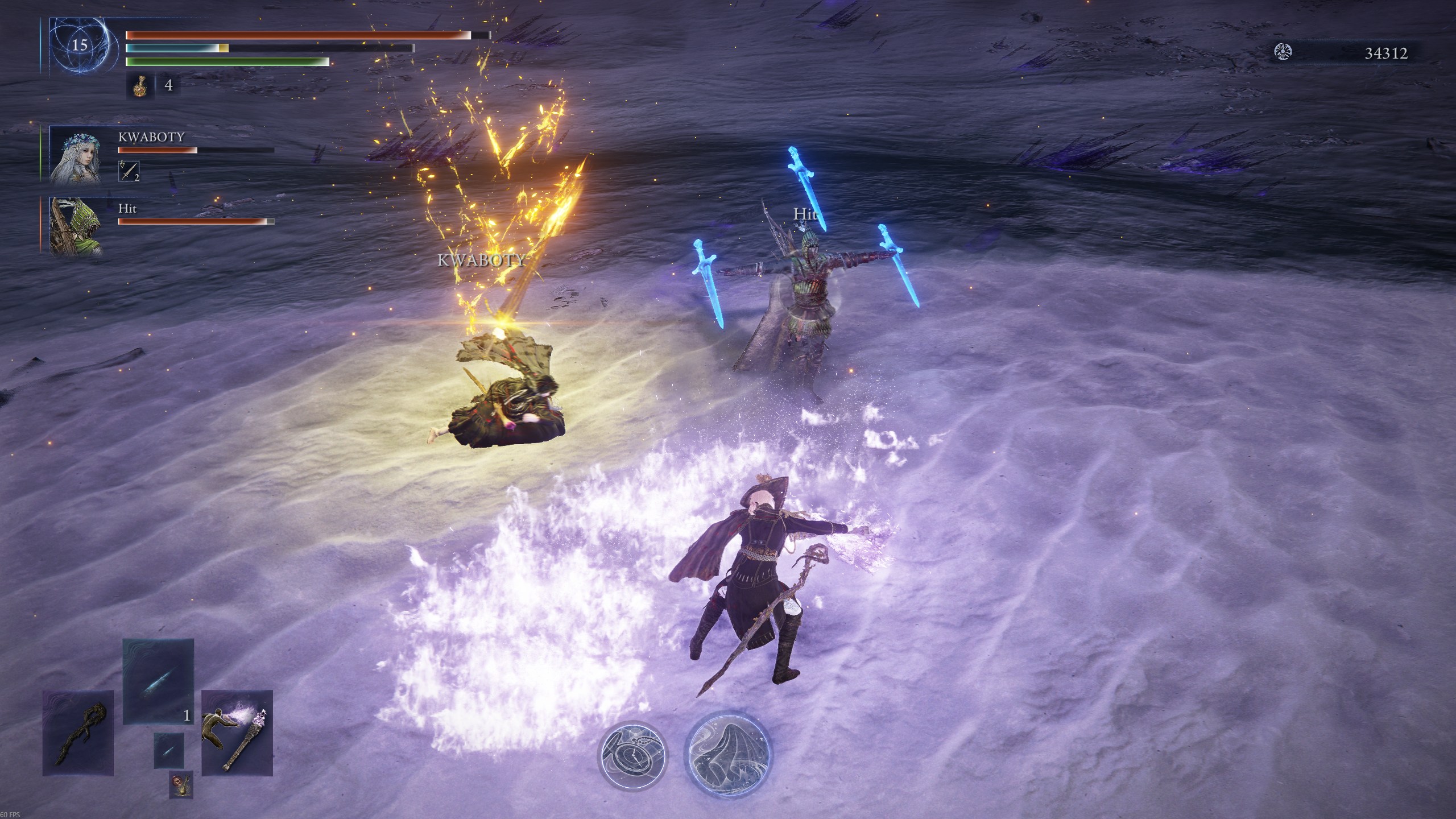Open KWABOTY's teammate portrait
Image resolution: width=1456 pixels, height=819 pixels.
76,155
